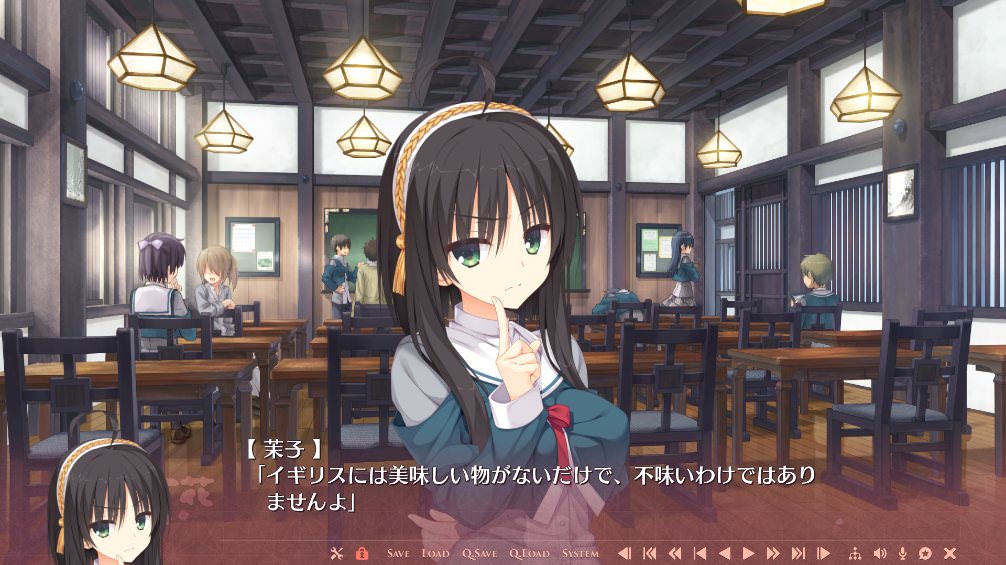
Task: Open the System menu
Action: (580, 553)
